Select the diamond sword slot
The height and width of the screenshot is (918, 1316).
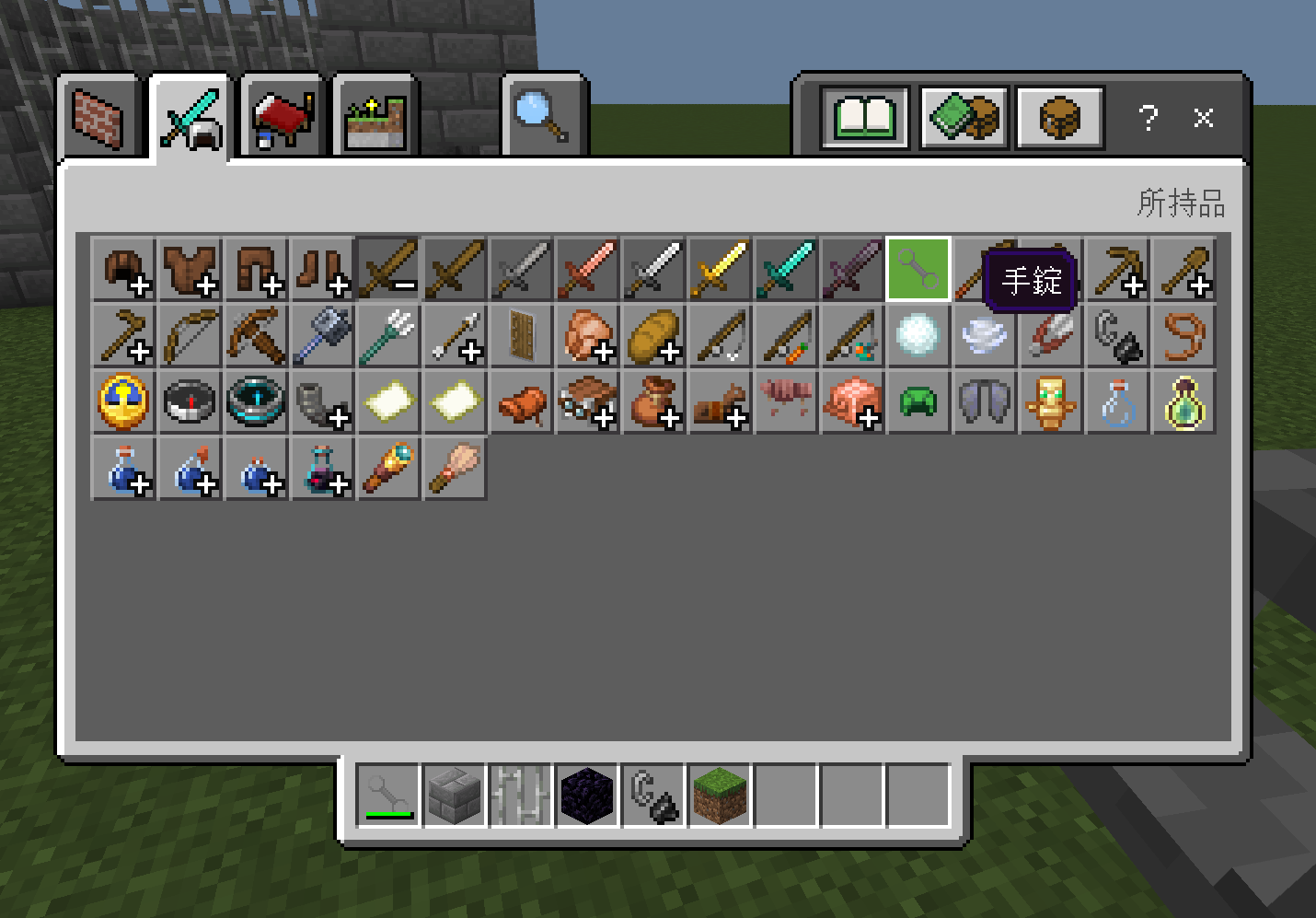tap(786, 269)
